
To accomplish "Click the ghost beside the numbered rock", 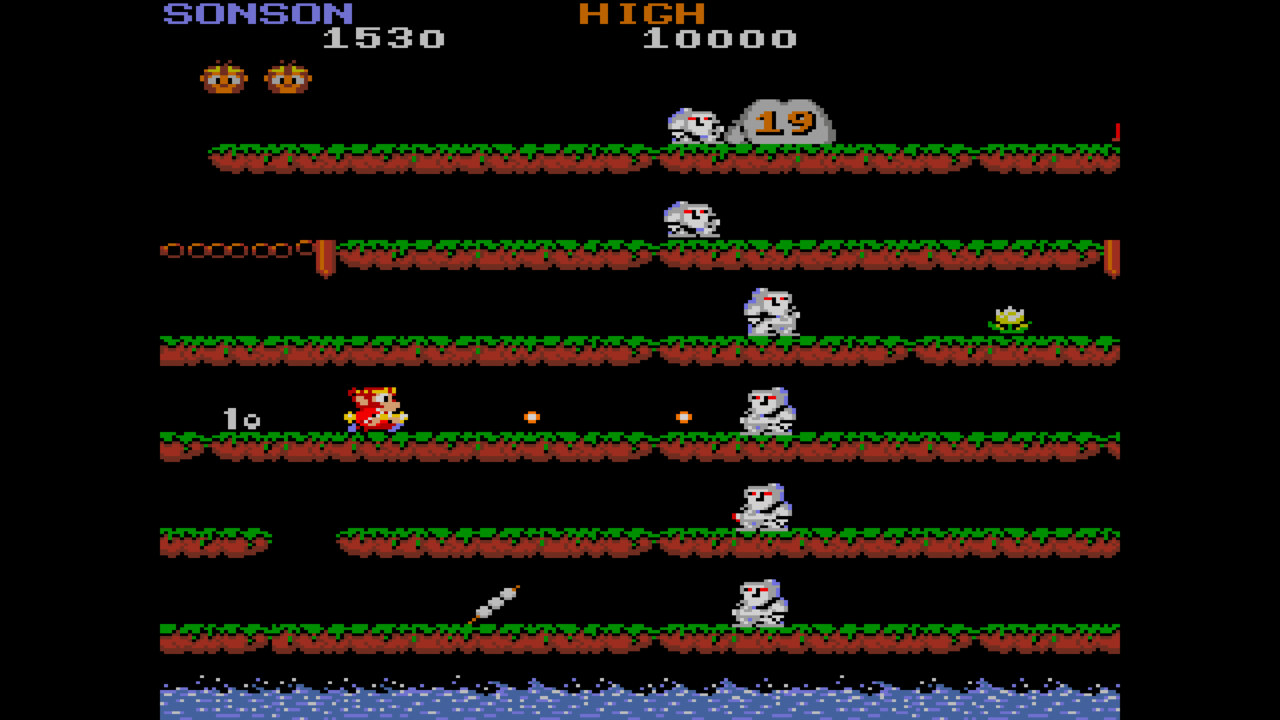I will pyautogui.click(x=695, y=125).
